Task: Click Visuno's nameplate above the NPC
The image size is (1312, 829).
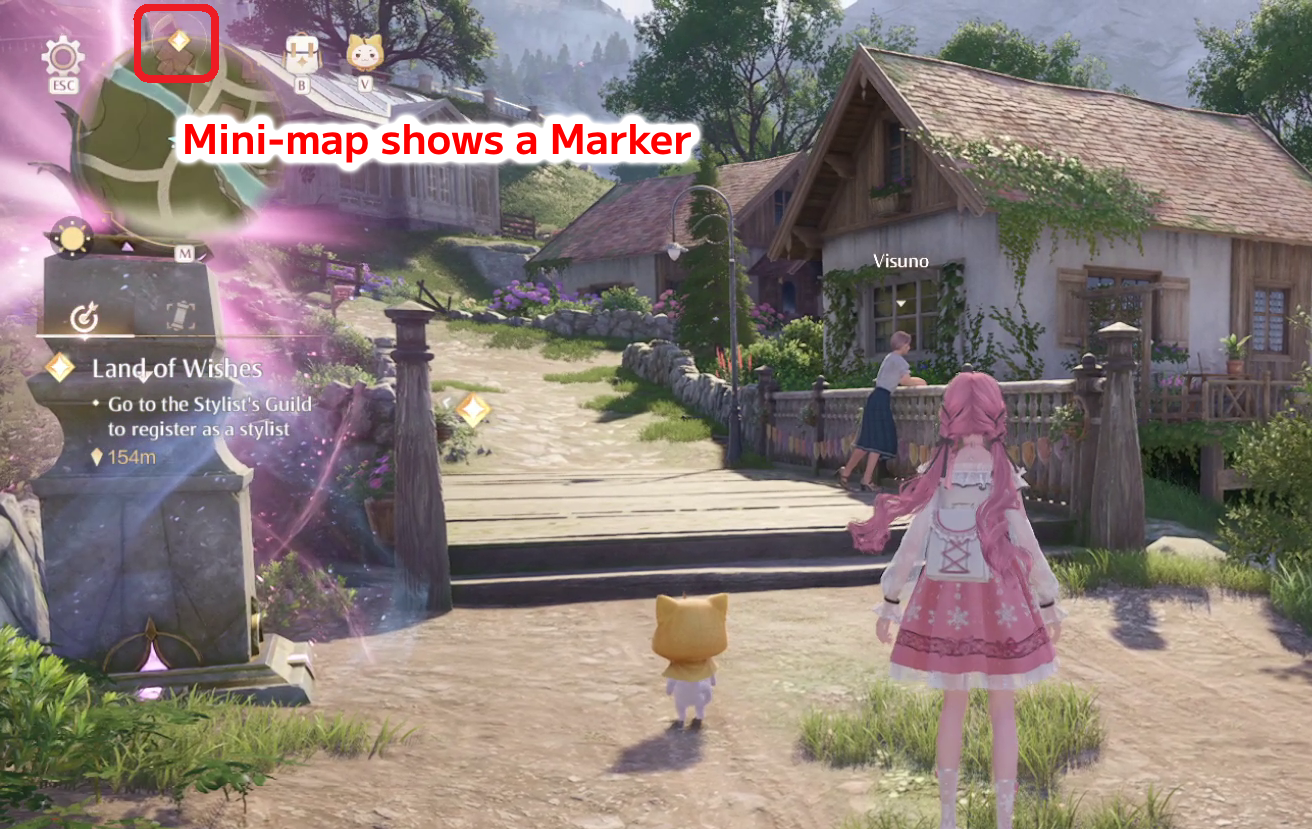Action: click(x=901, y=262)
